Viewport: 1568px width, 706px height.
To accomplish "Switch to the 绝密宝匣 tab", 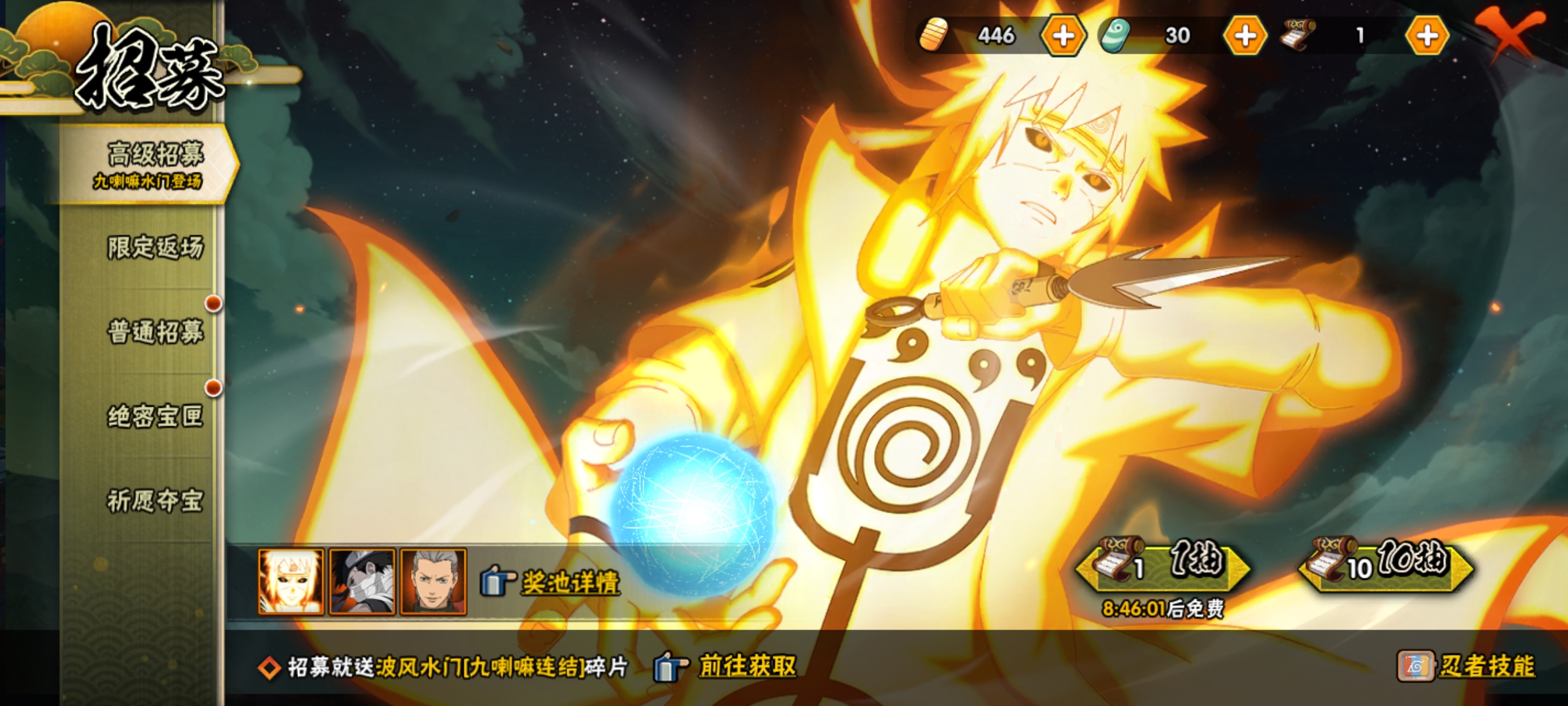I will [155, 416].
